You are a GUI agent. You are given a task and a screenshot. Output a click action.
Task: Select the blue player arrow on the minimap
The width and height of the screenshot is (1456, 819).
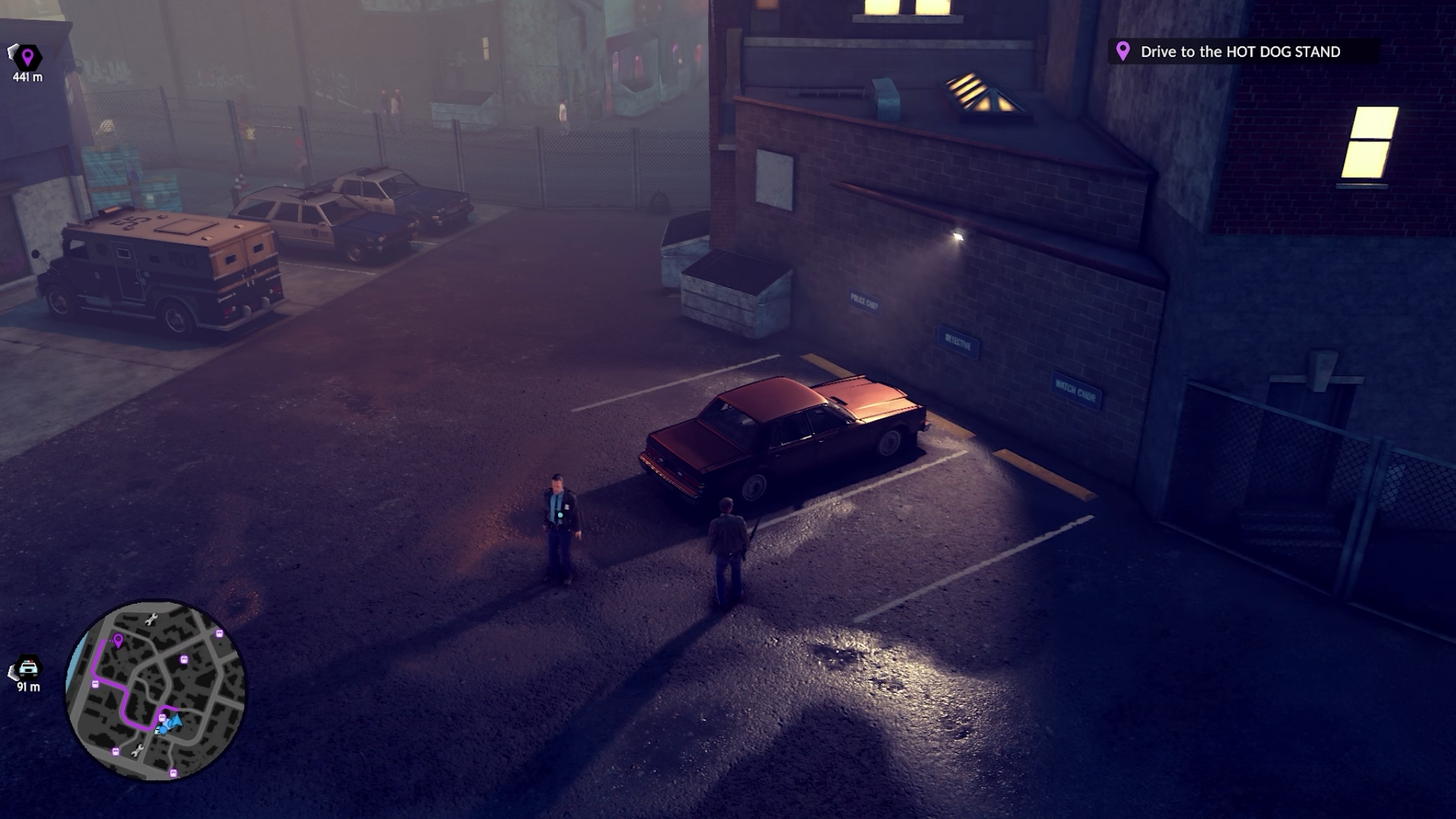(176, 722)
